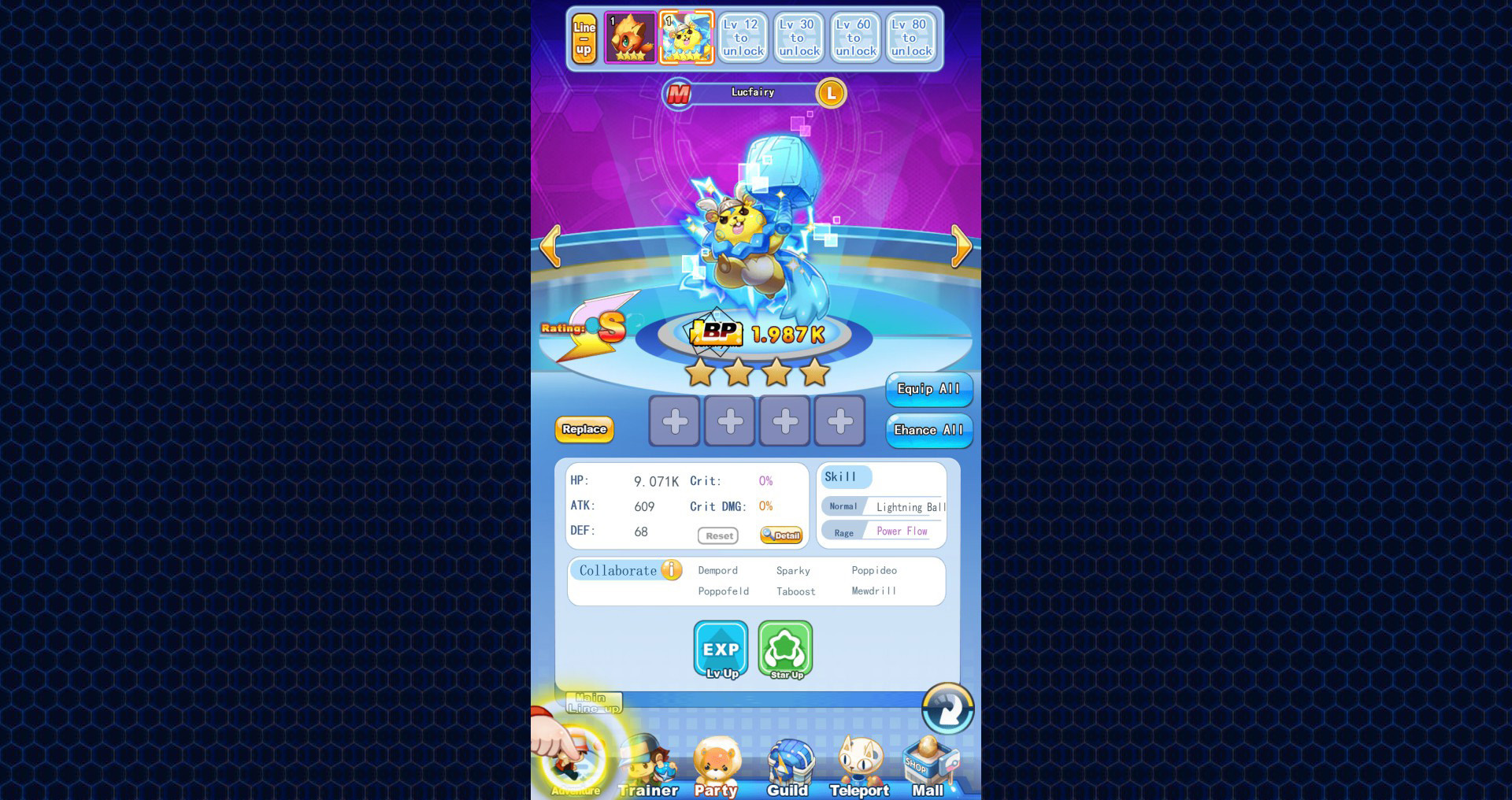Open the Collaborate info bubble

tap(670, 570)
